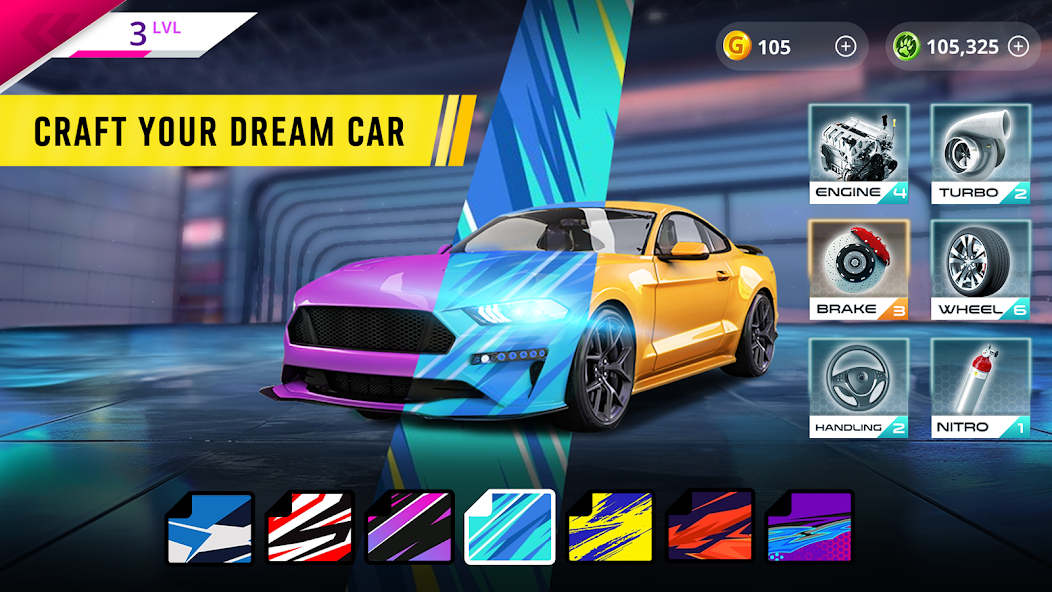Viewport: 1052px width, 592px height.
Task: Select the purple and black striped livery
Action: [x=410, y=527]
